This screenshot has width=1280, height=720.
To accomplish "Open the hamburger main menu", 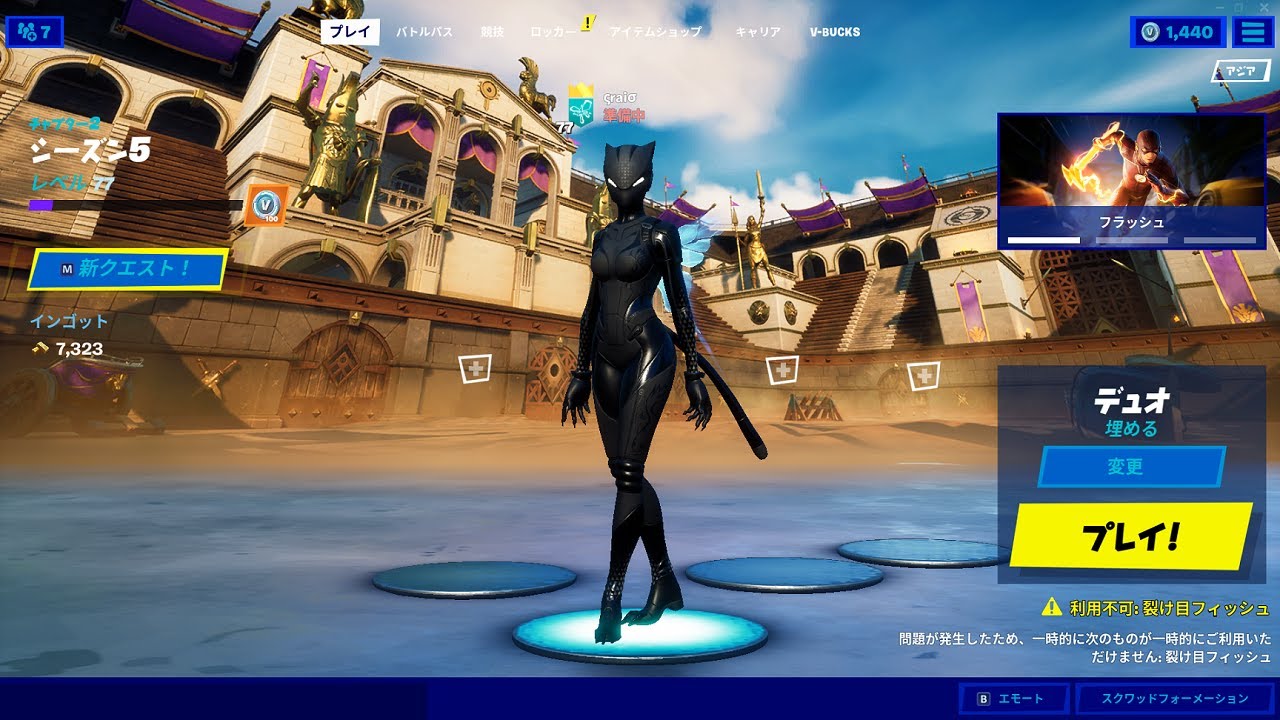I will pyautogui.click(x=1252, y=32).
